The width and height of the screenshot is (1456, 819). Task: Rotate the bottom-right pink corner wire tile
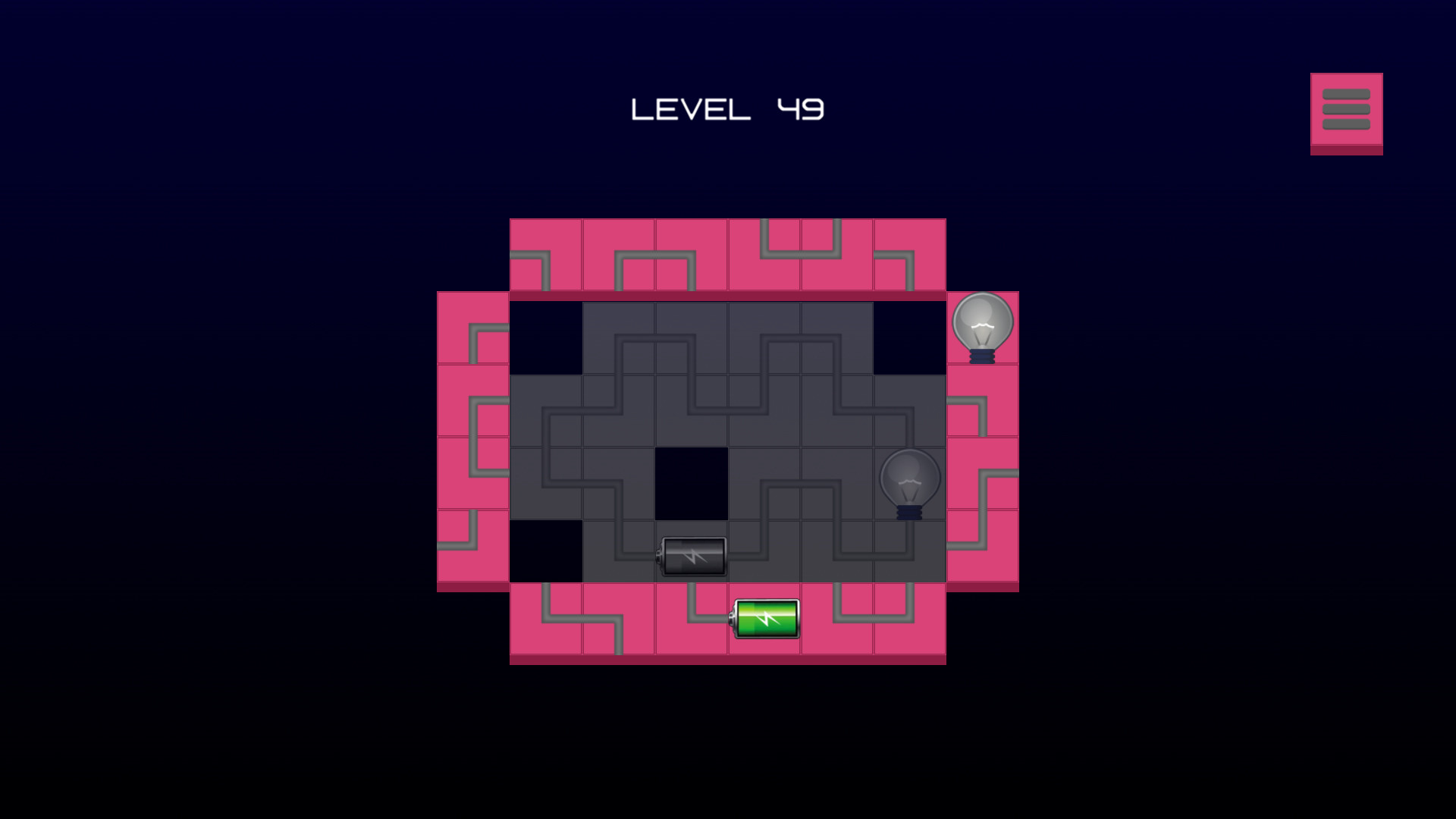pyautogui.click(x=910, y=622)
